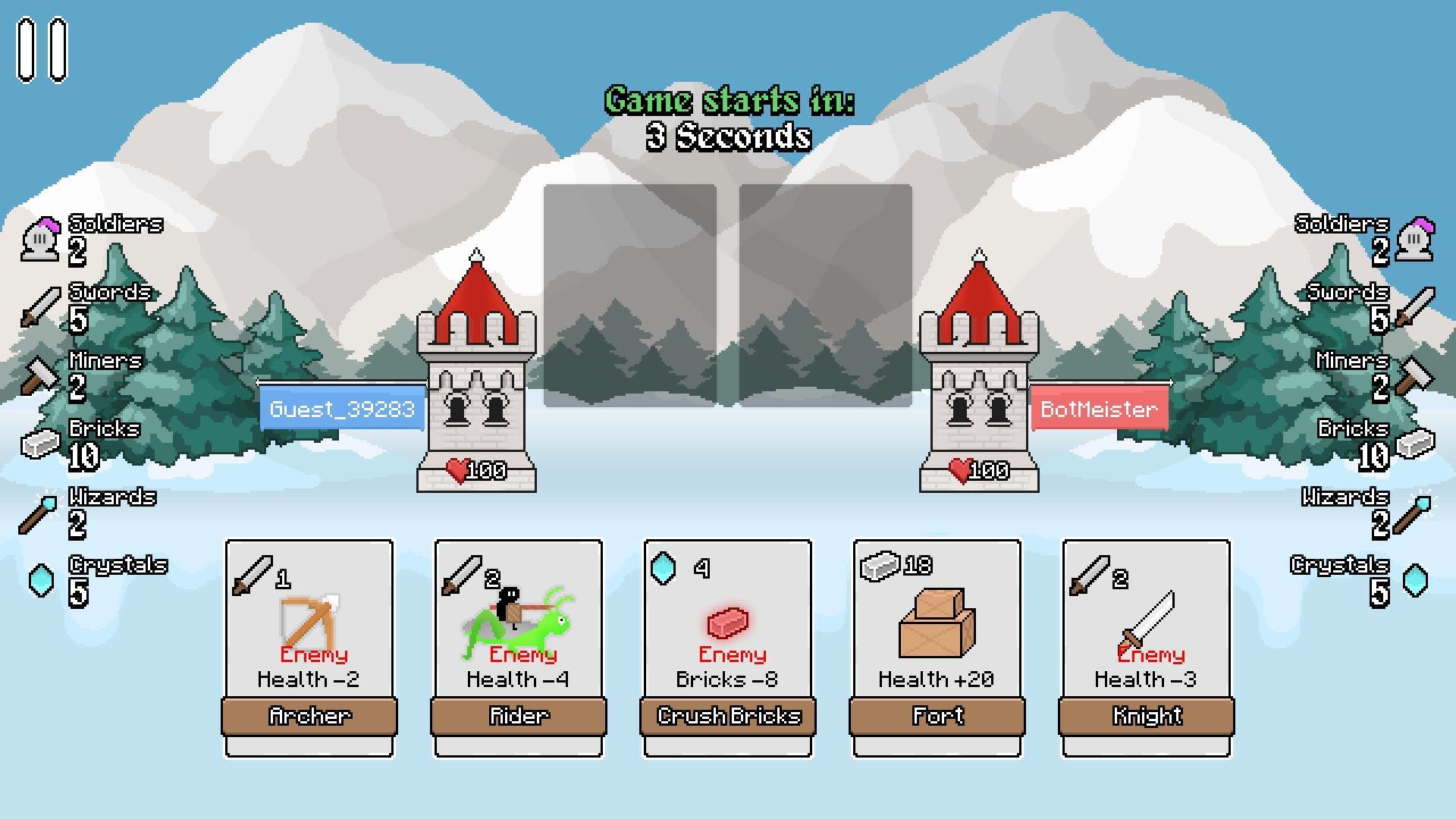Use the Fort card
This screenshot has width=1456, height=819.
[937, 647]
